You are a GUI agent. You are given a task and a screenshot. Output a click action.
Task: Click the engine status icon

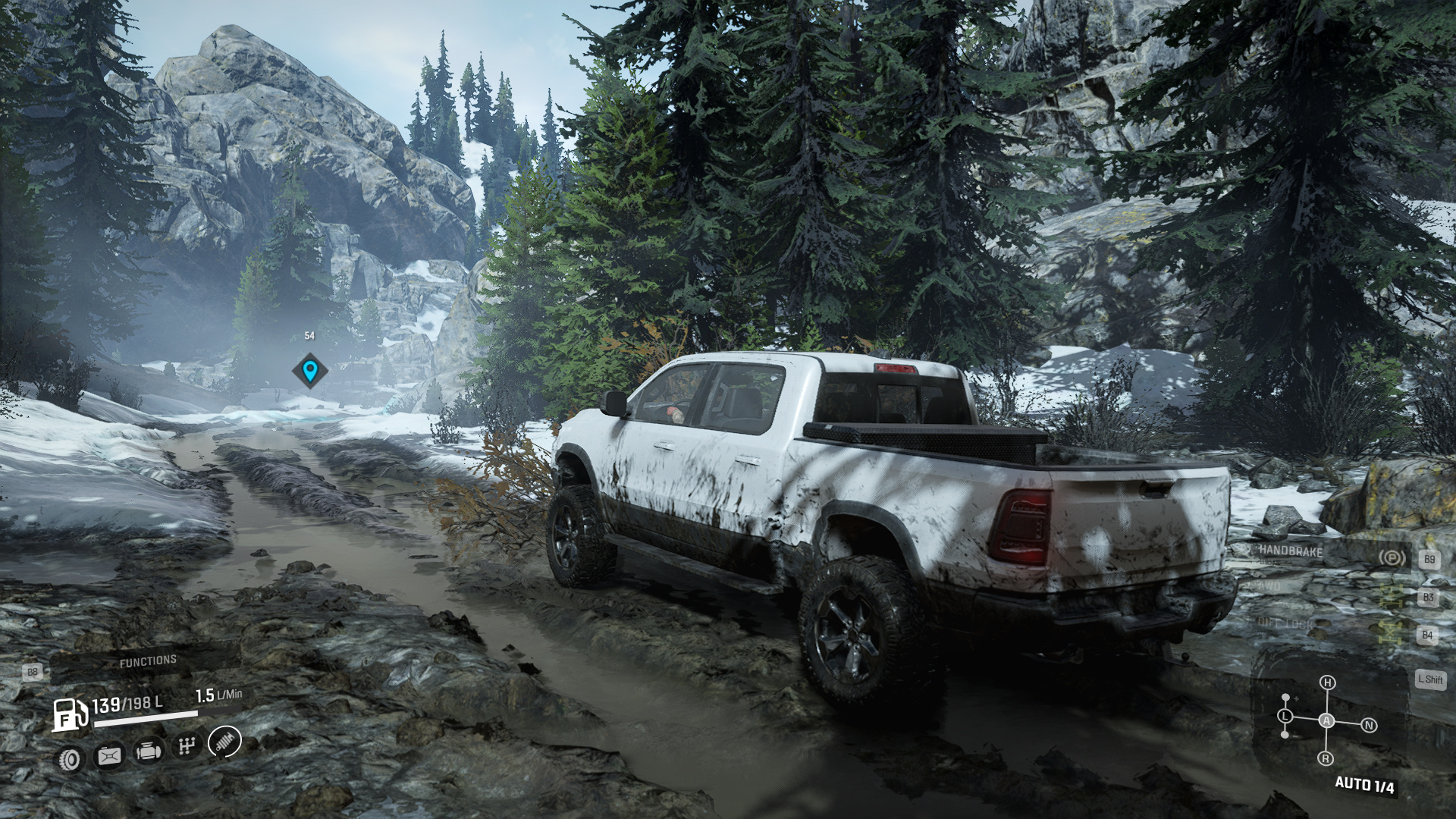[x=148, y=752]
